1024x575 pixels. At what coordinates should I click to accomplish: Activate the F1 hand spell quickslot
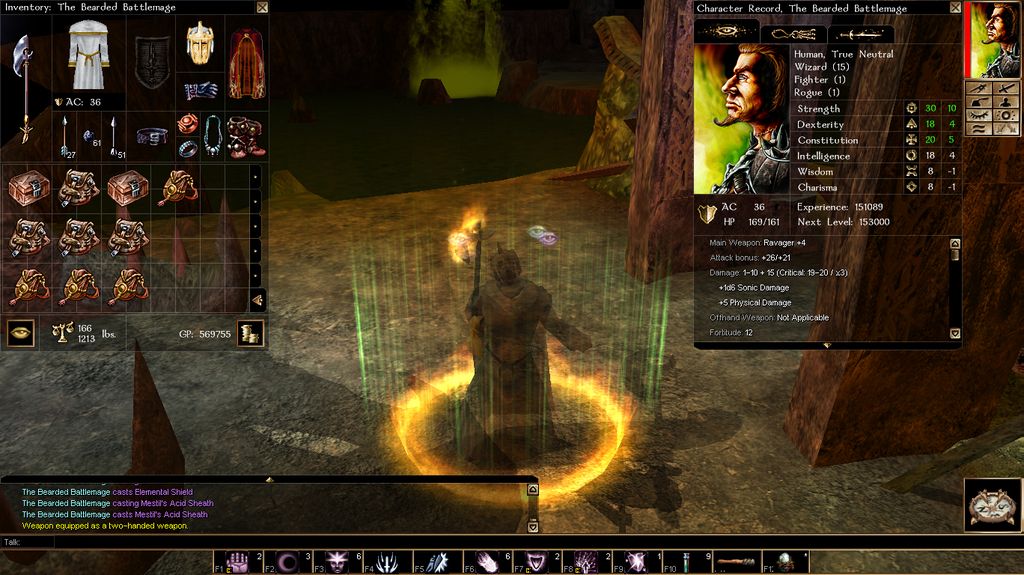(238, 562)
